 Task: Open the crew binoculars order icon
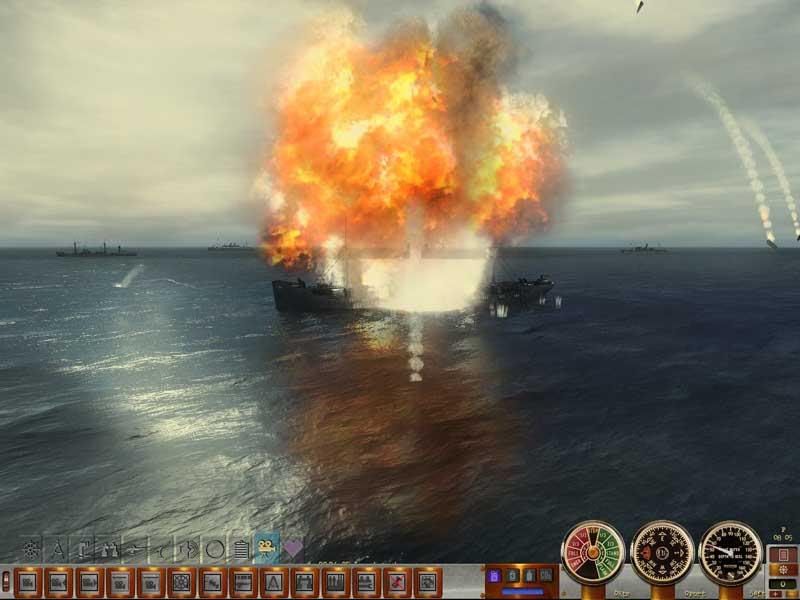pos(109,548)
